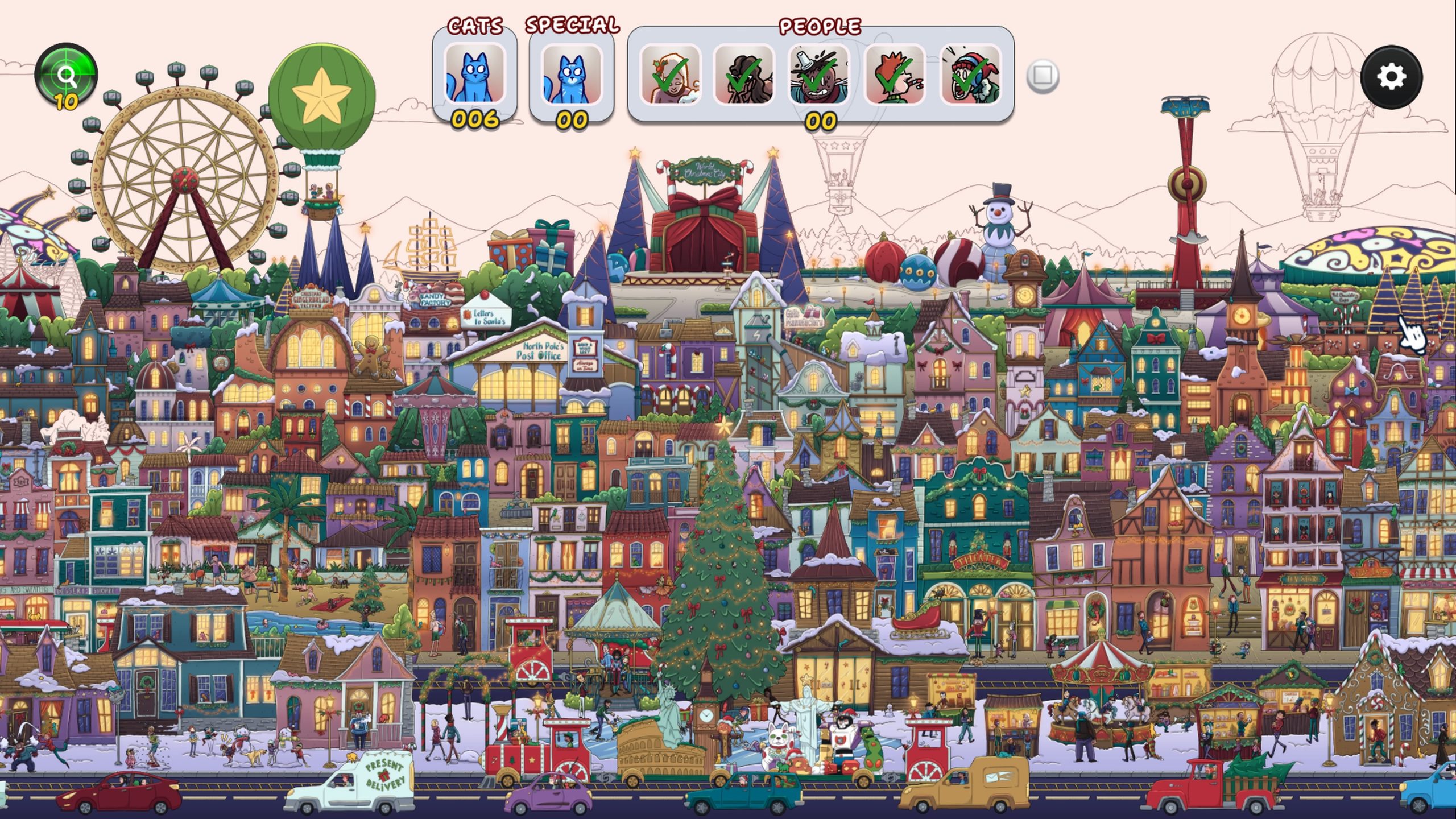Use the magnifier hint button
The height and width of the screenshot is (819, 1456).
click(66, 75)
